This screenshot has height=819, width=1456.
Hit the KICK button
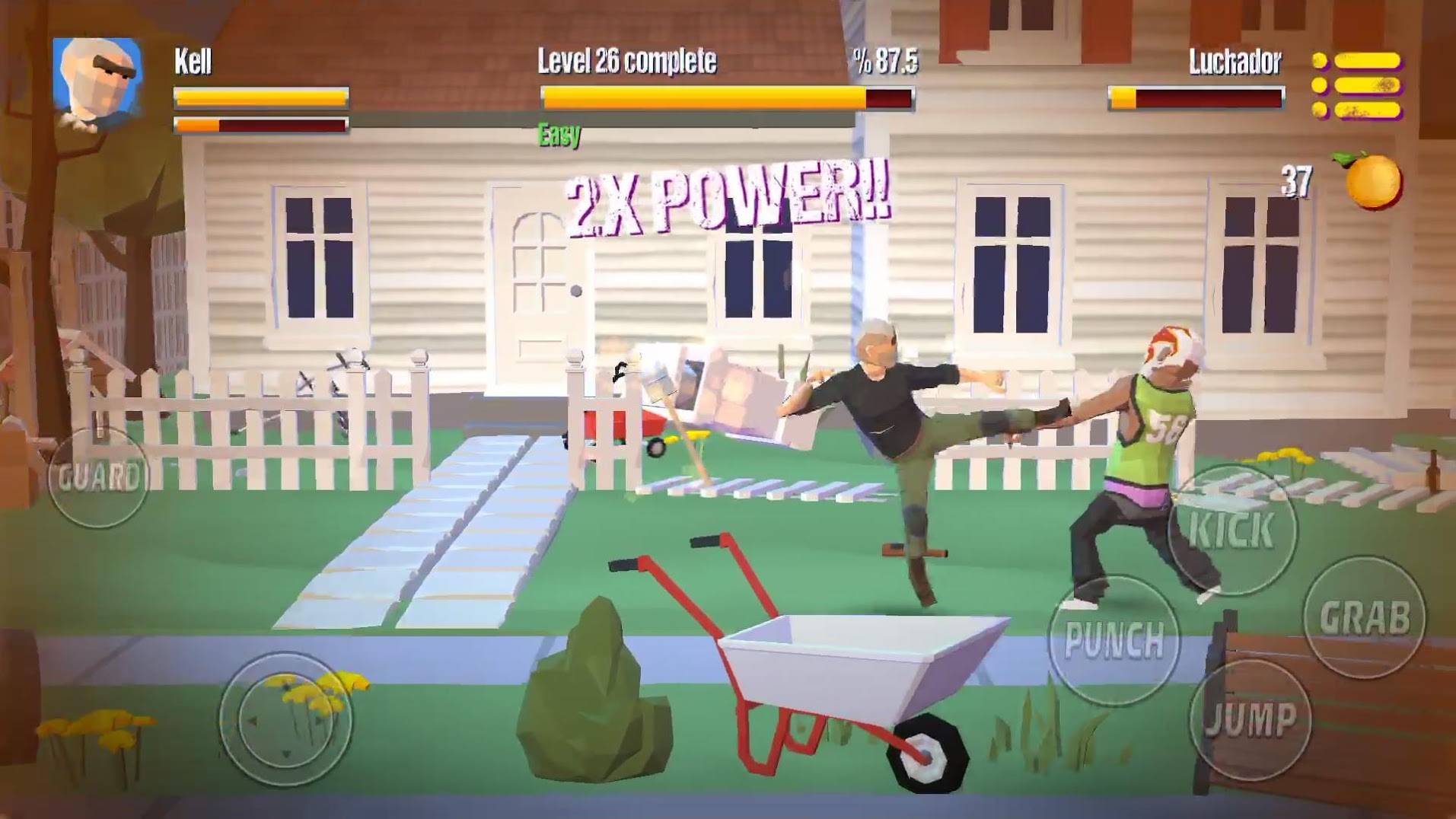pyautogui.click(x=1231, y=529)
